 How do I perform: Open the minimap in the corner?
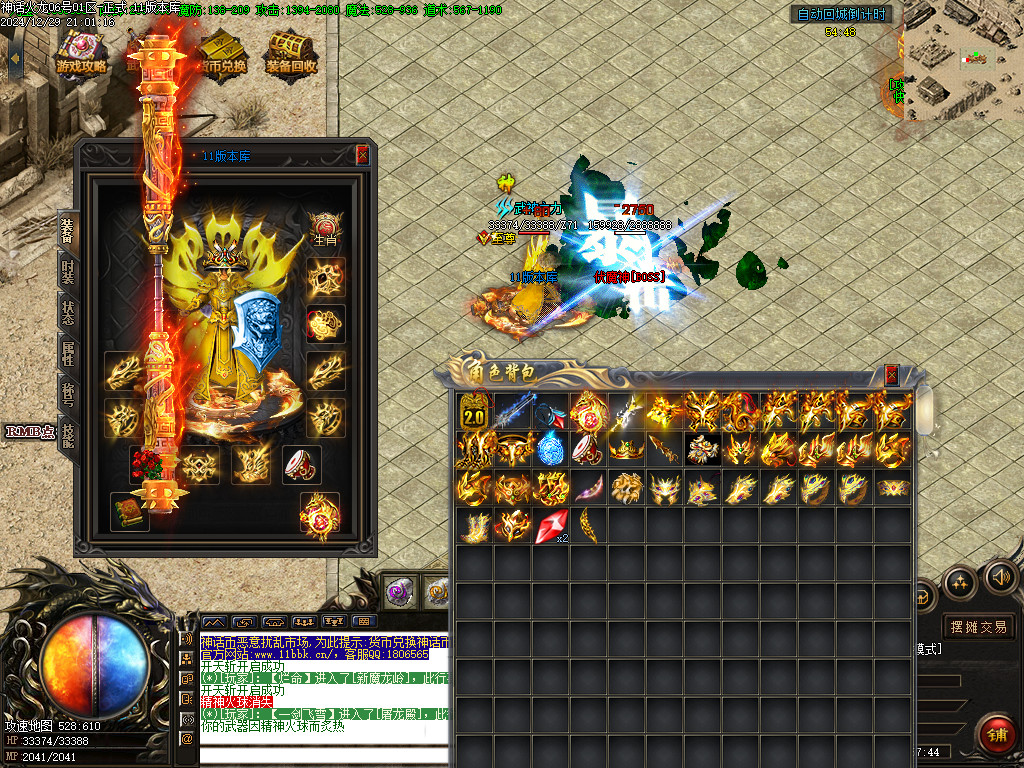962,60
